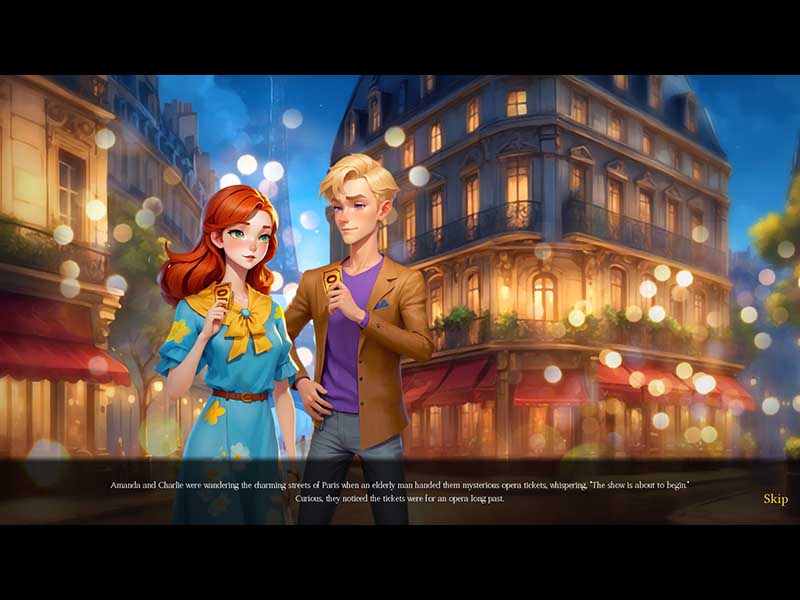
Task: Skip the intro cutscene
Action: pyautogui.click(x=775, y=499)
